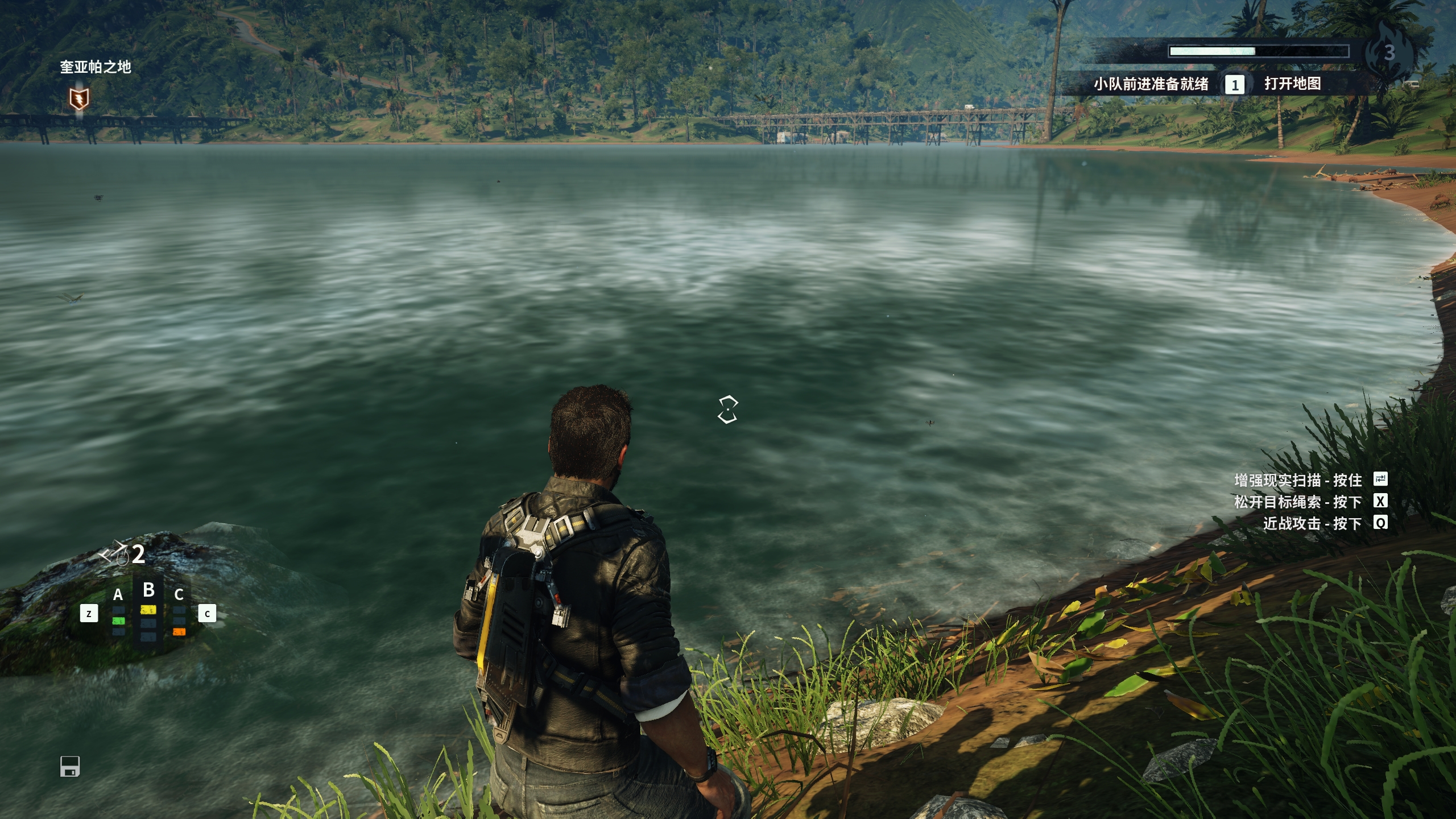The height and width of the screenshot is (819, 1456).
Task: Open the map via 打开地图 prompt
Action: 1292,84
